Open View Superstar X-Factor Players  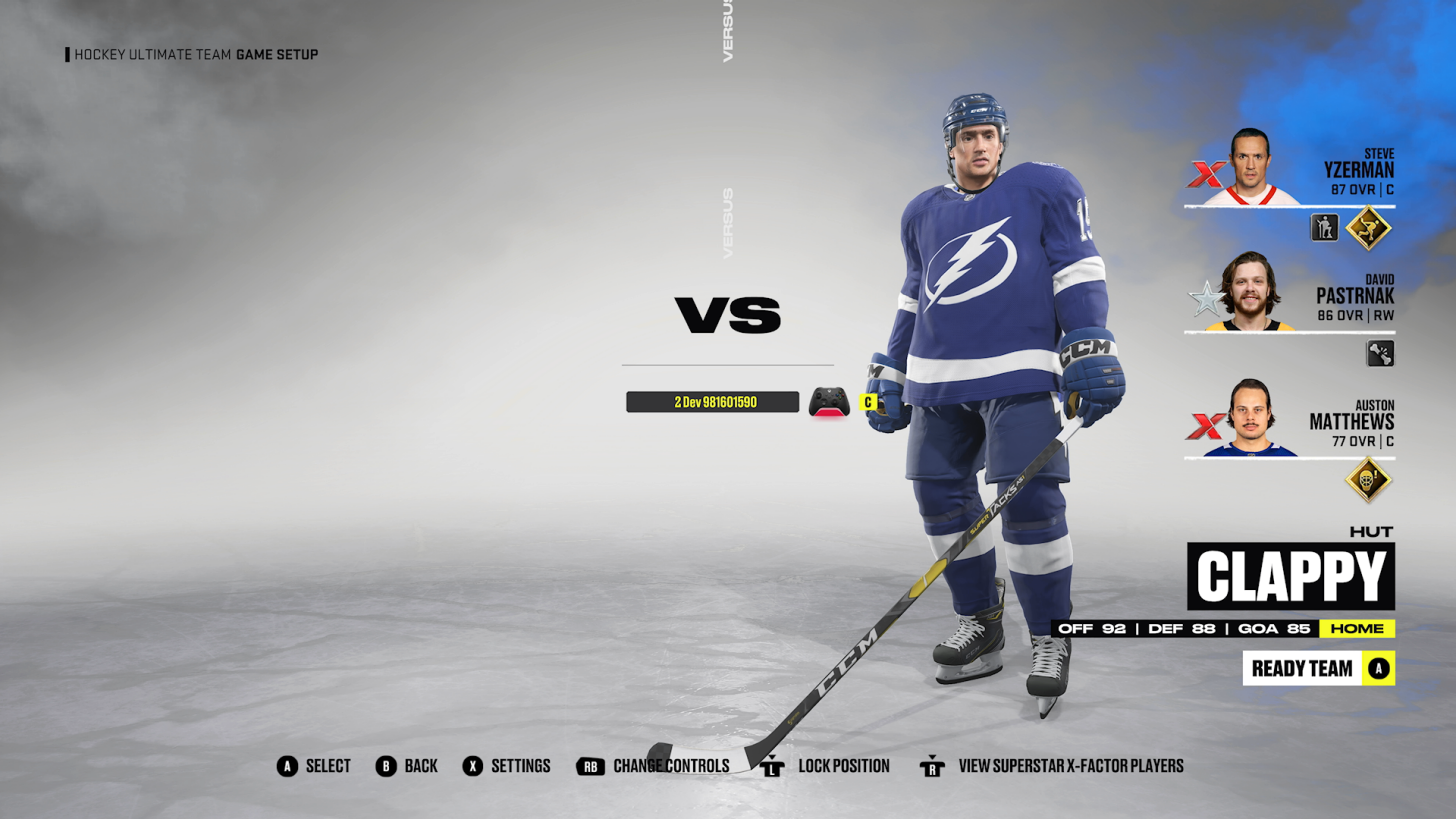point(932,766)
